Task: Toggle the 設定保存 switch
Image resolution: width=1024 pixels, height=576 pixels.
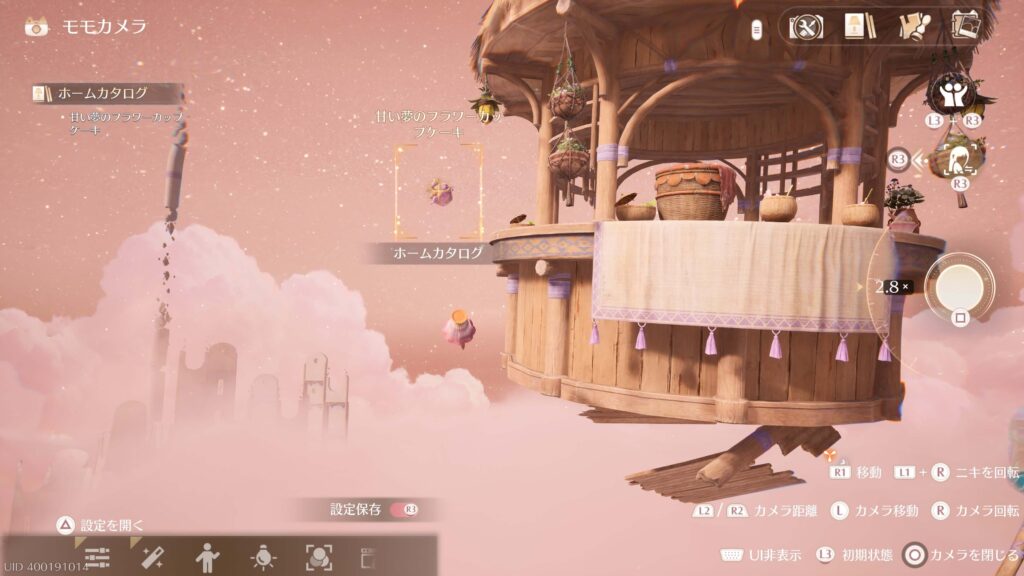Action: 404,510
